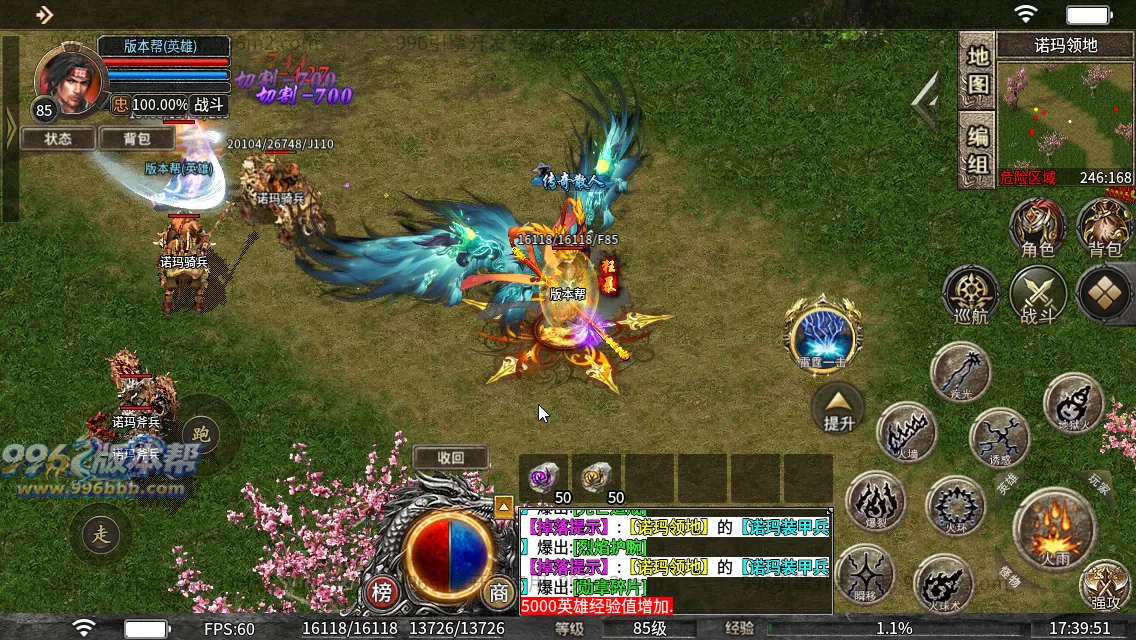Activate the 瞬移 teleport skill
This screenshot has height=640, width=1136.
pos(865,577)
